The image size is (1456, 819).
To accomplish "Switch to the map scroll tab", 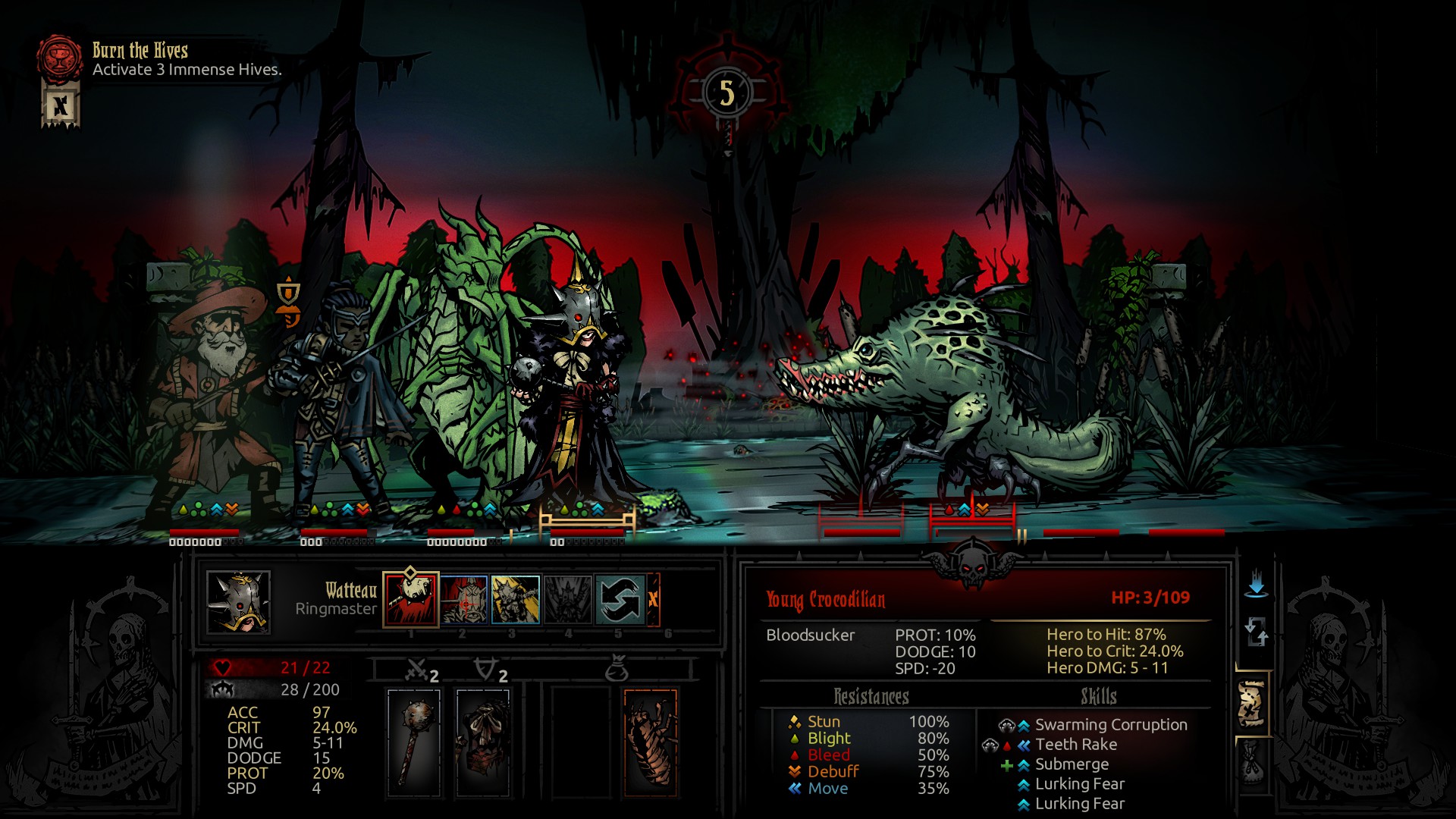I will (x=1252, y=704).
